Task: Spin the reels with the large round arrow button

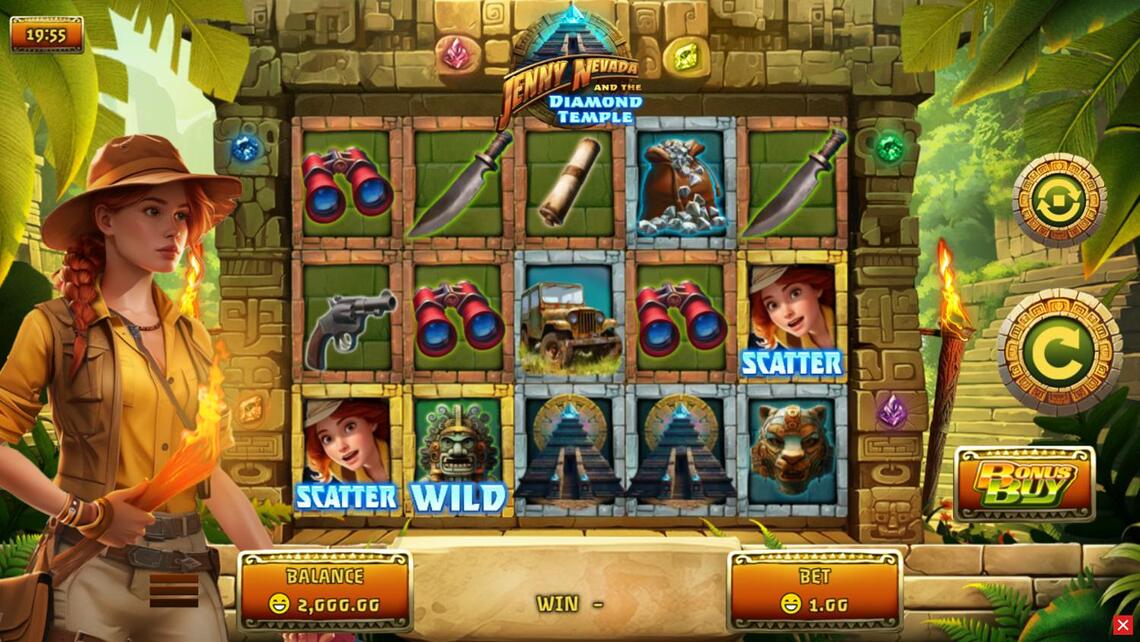Action: tap(1058, 351)
